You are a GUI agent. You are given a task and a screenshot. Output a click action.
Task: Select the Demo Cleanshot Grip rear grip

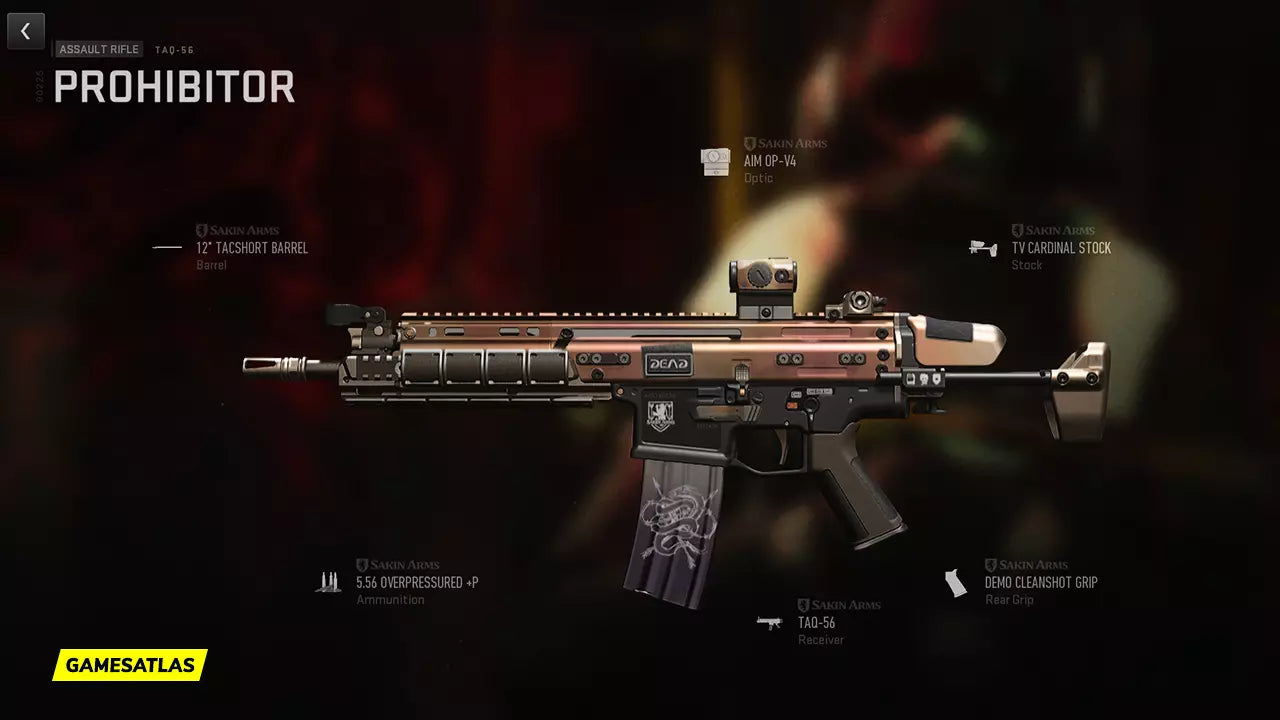[x=1040, y=582]
